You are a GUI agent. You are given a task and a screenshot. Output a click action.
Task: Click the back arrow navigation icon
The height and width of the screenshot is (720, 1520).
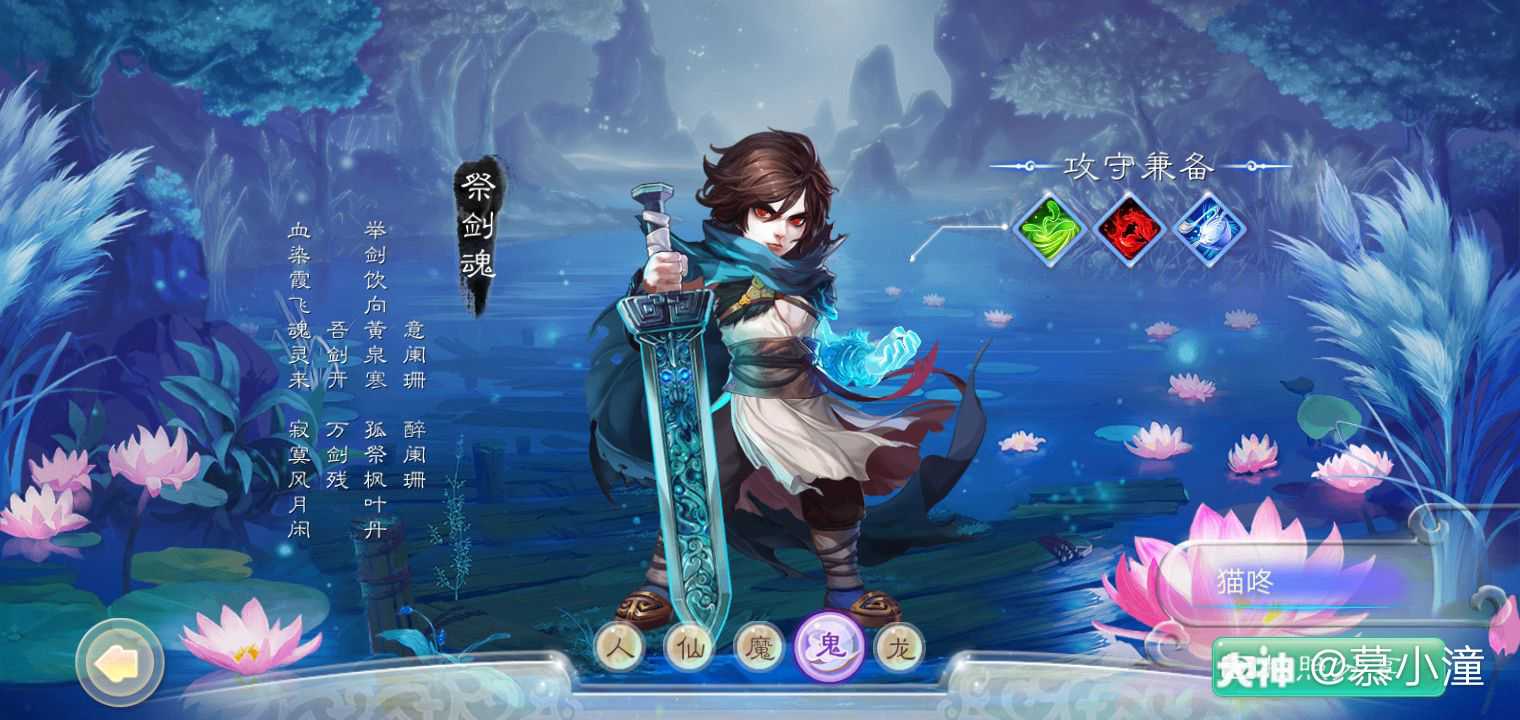[x=119, y=665]
